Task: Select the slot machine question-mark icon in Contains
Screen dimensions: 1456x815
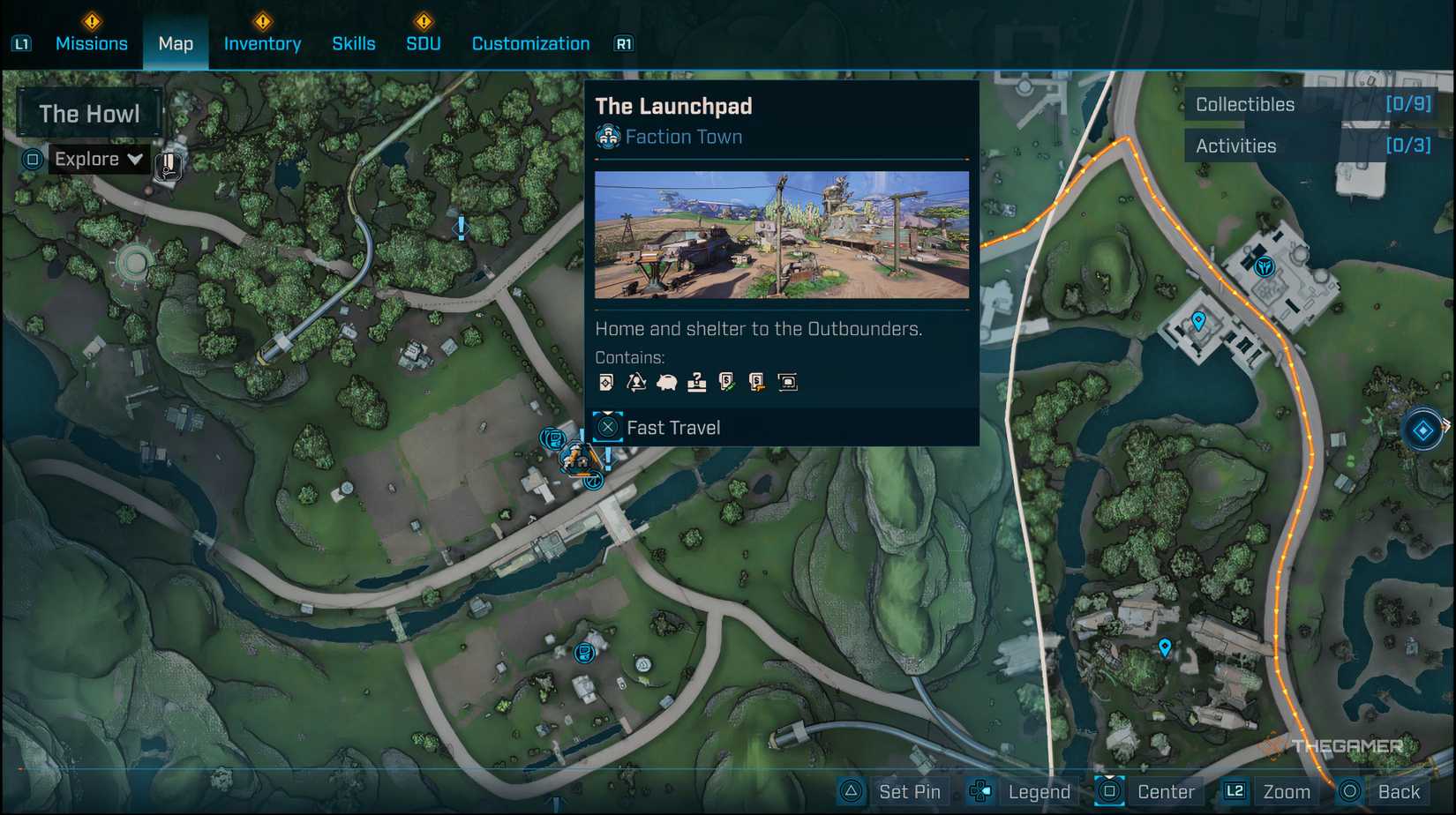Action: coord(699,381)
